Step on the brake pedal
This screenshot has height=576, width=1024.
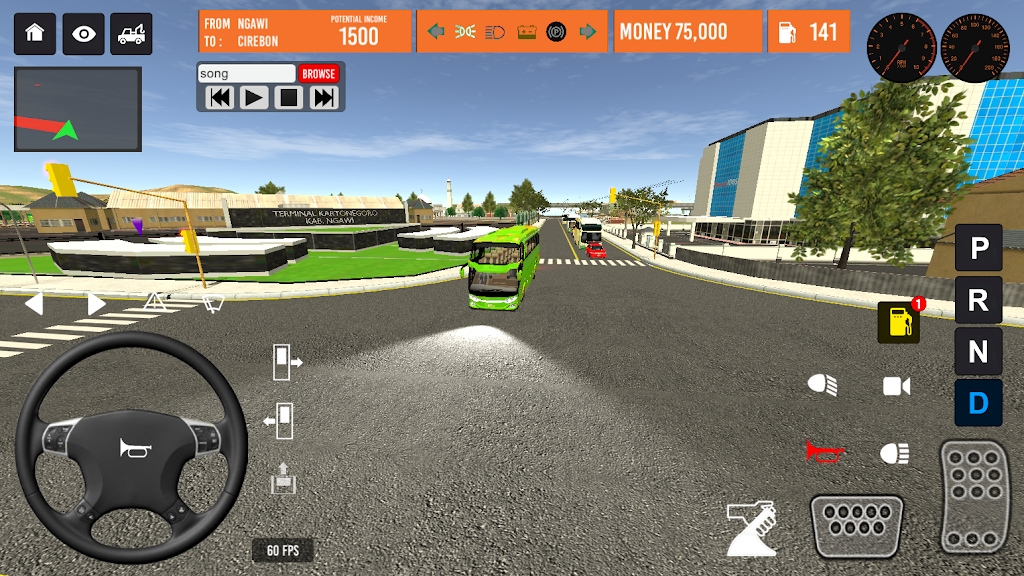tap(856, 525)
